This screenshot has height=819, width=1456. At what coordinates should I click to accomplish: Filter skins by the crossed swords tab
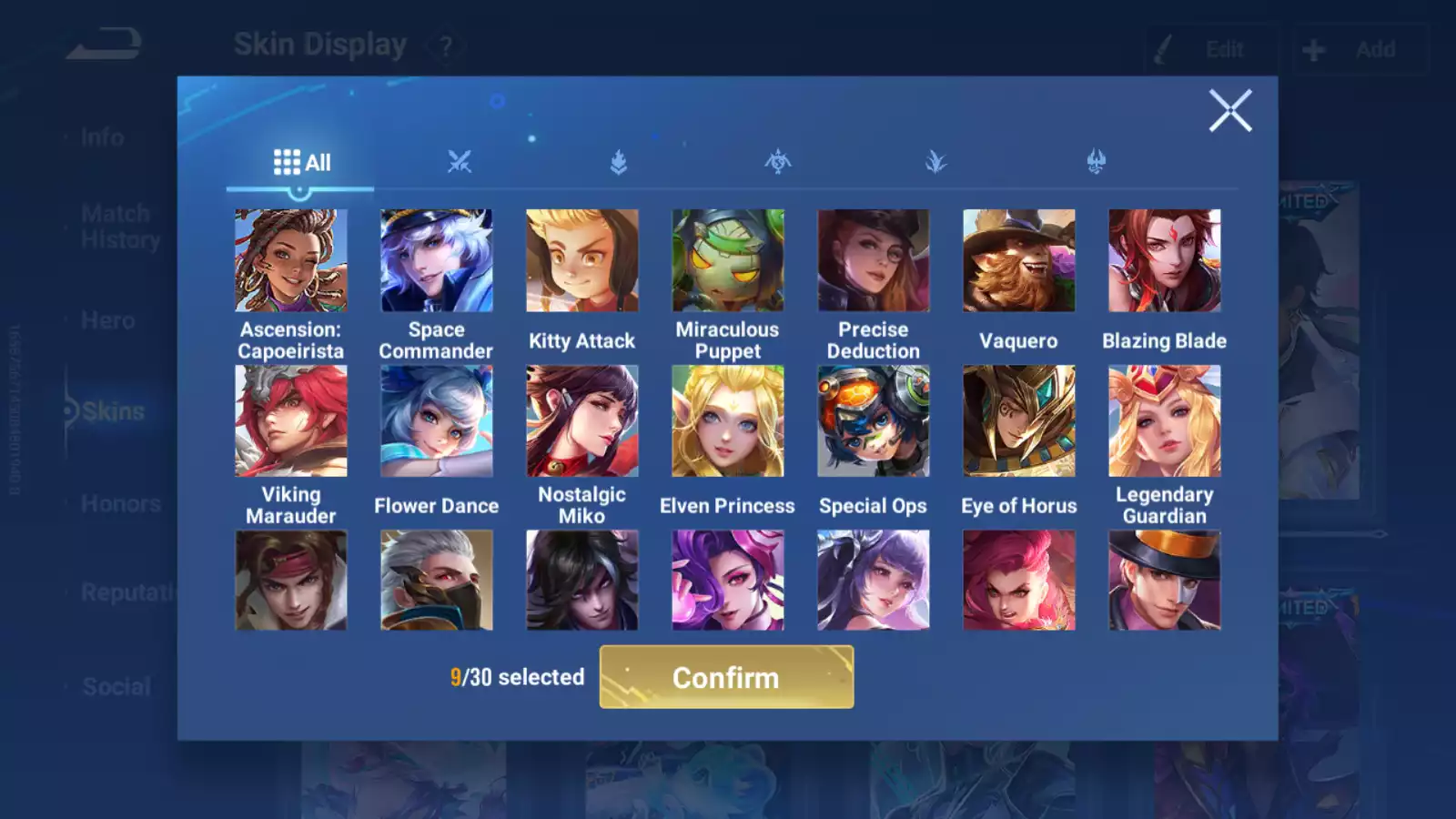click(x=460, y=163)
